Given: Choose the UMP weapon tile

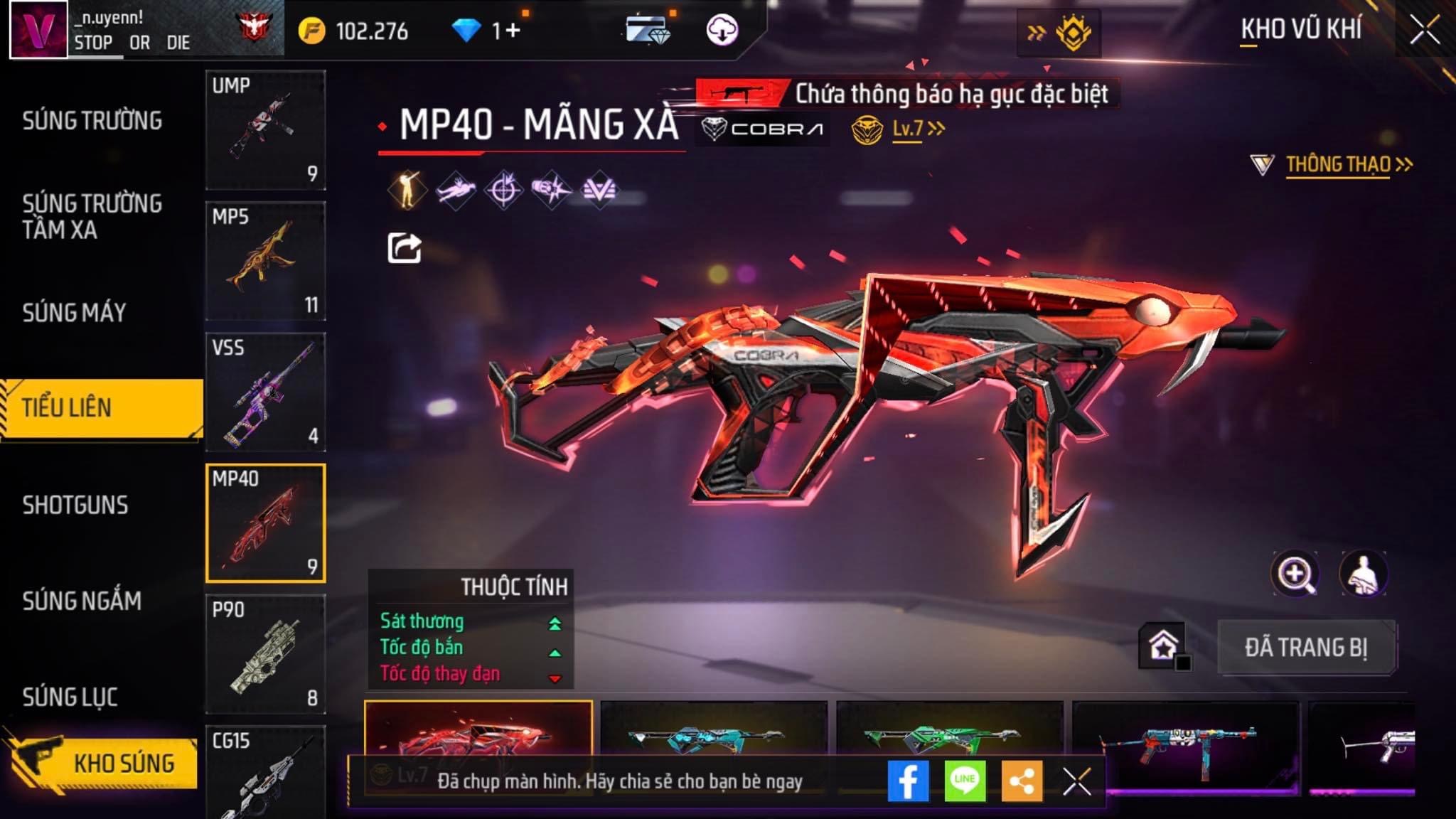Looking at the screenshot, I should pyautogui.click(x=265, y=129).
